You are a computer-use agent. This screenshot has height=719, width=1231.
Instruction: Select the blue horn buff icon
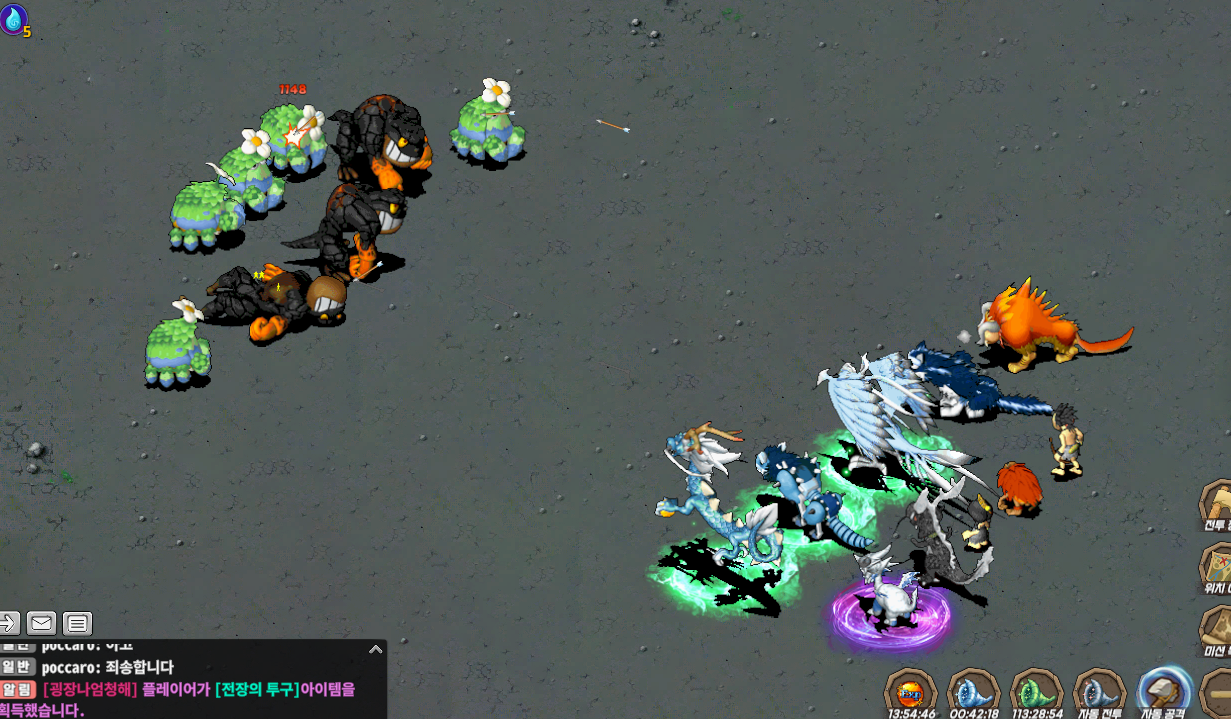[973, 691]
